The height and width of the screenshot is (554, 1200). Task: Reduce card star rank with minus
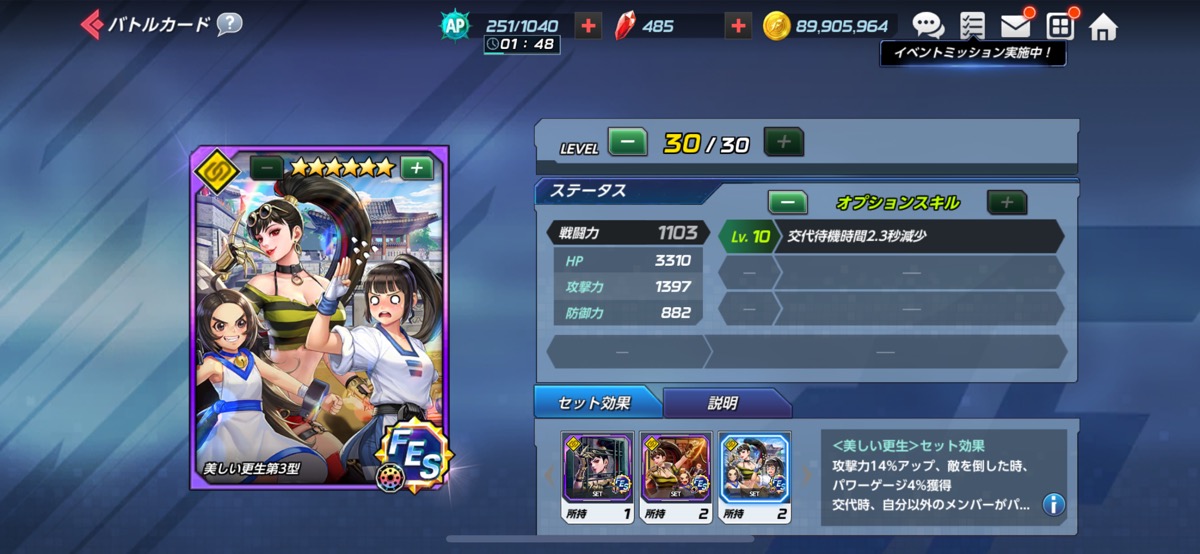click(x=266, y=168)
